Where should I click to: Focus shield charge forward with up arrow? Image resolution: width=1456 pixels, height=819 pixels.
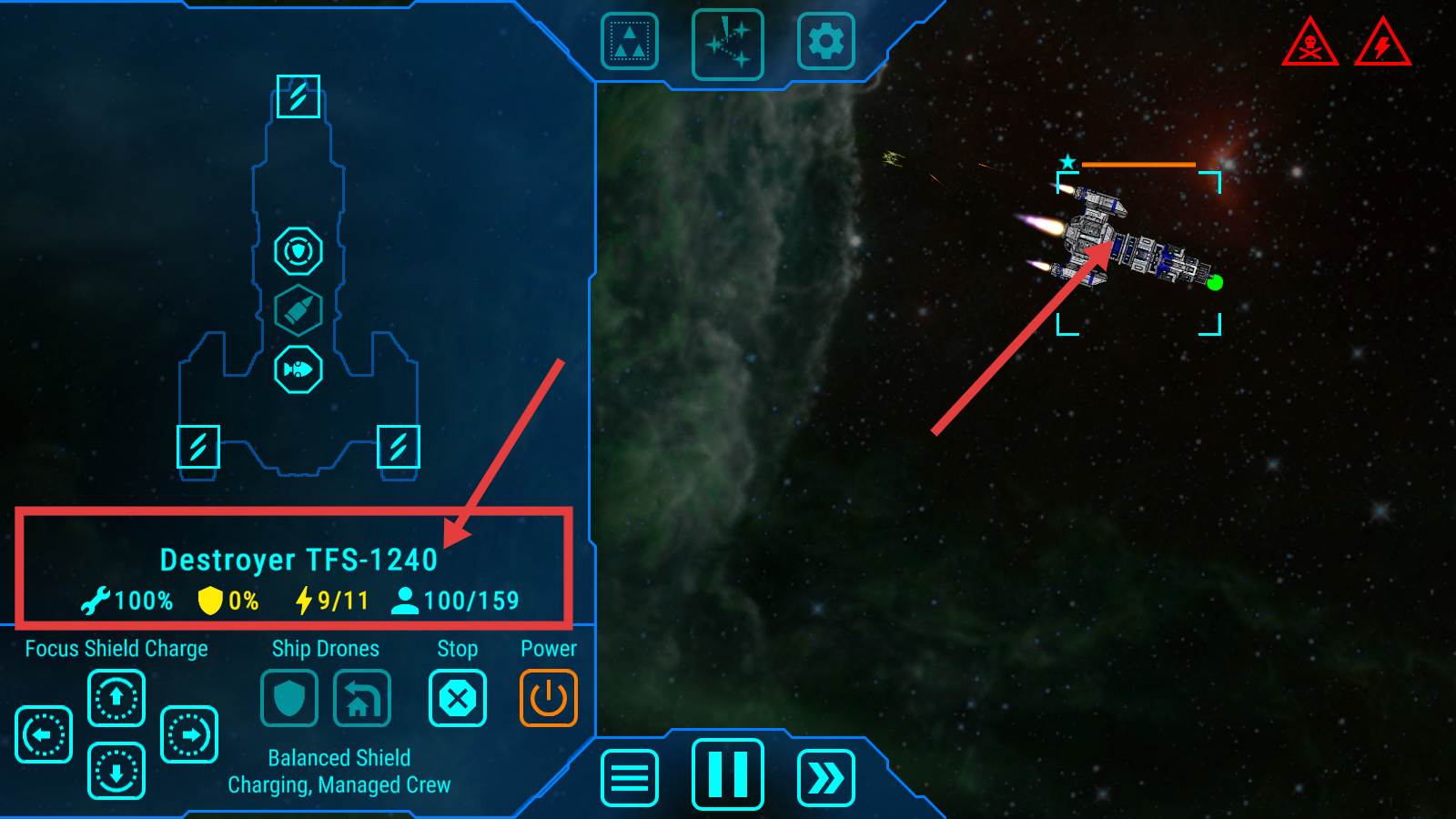pyautogui.click(x=116, y=698)
